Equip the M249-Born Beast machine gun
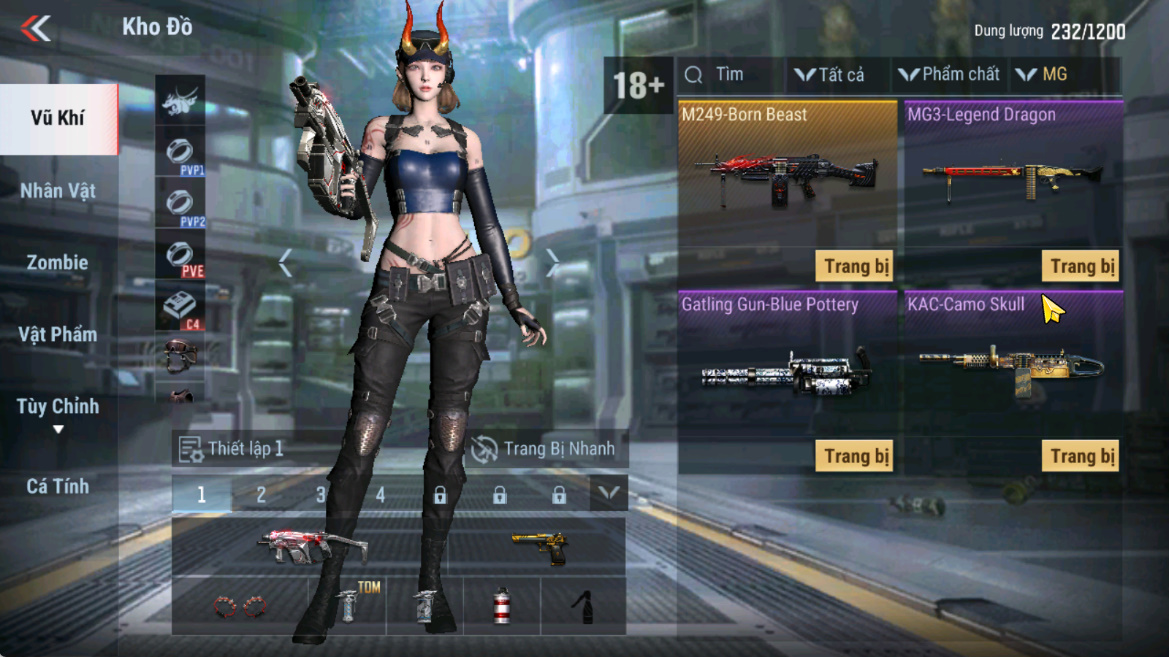 pyautogui.click(x=855, y=266)
